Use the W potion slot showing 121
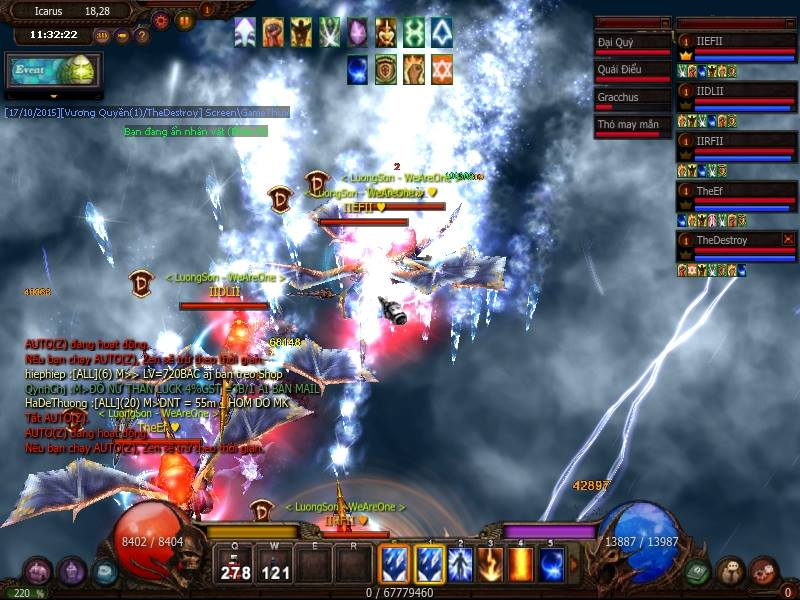 (x=275, y=565)
